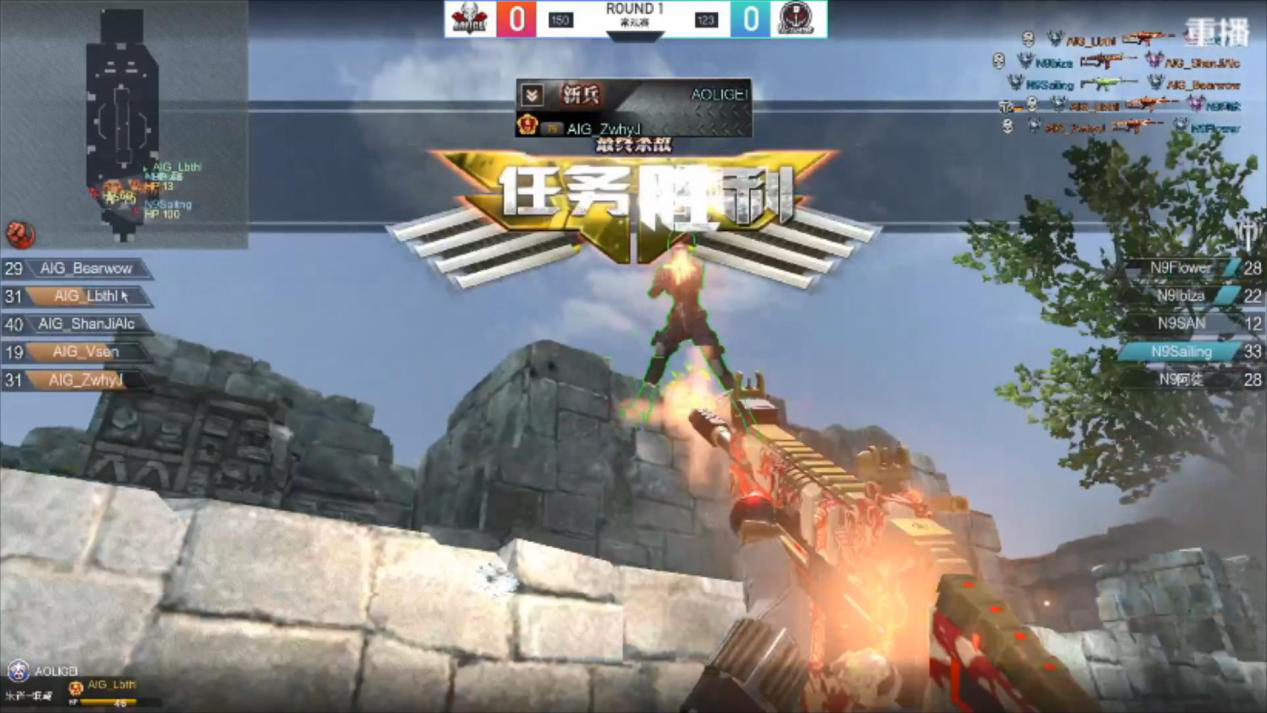Click the red fist icon below the minimap

coord(20,234)
